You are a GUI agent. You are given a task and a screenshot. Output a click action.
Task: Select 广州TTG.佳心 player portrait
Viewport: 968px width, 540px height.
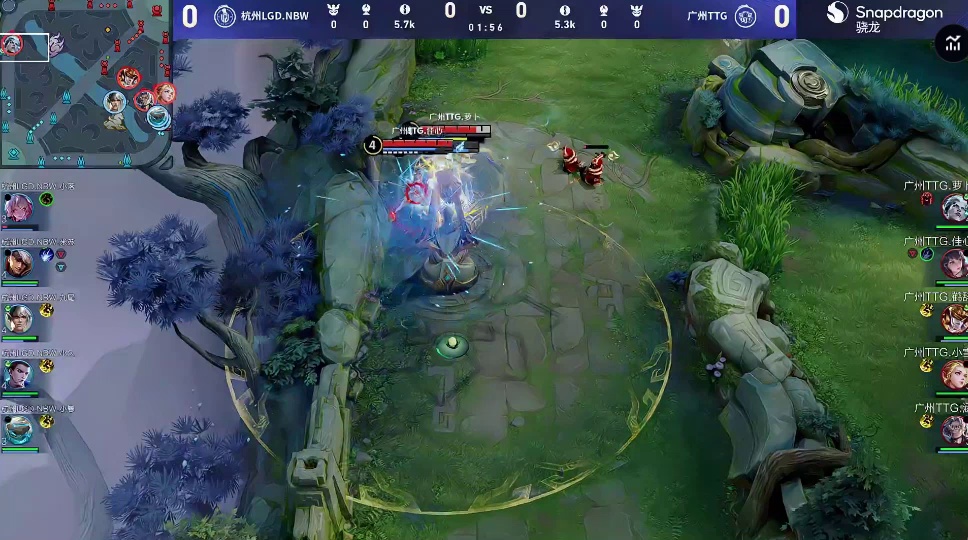point(953,263)
